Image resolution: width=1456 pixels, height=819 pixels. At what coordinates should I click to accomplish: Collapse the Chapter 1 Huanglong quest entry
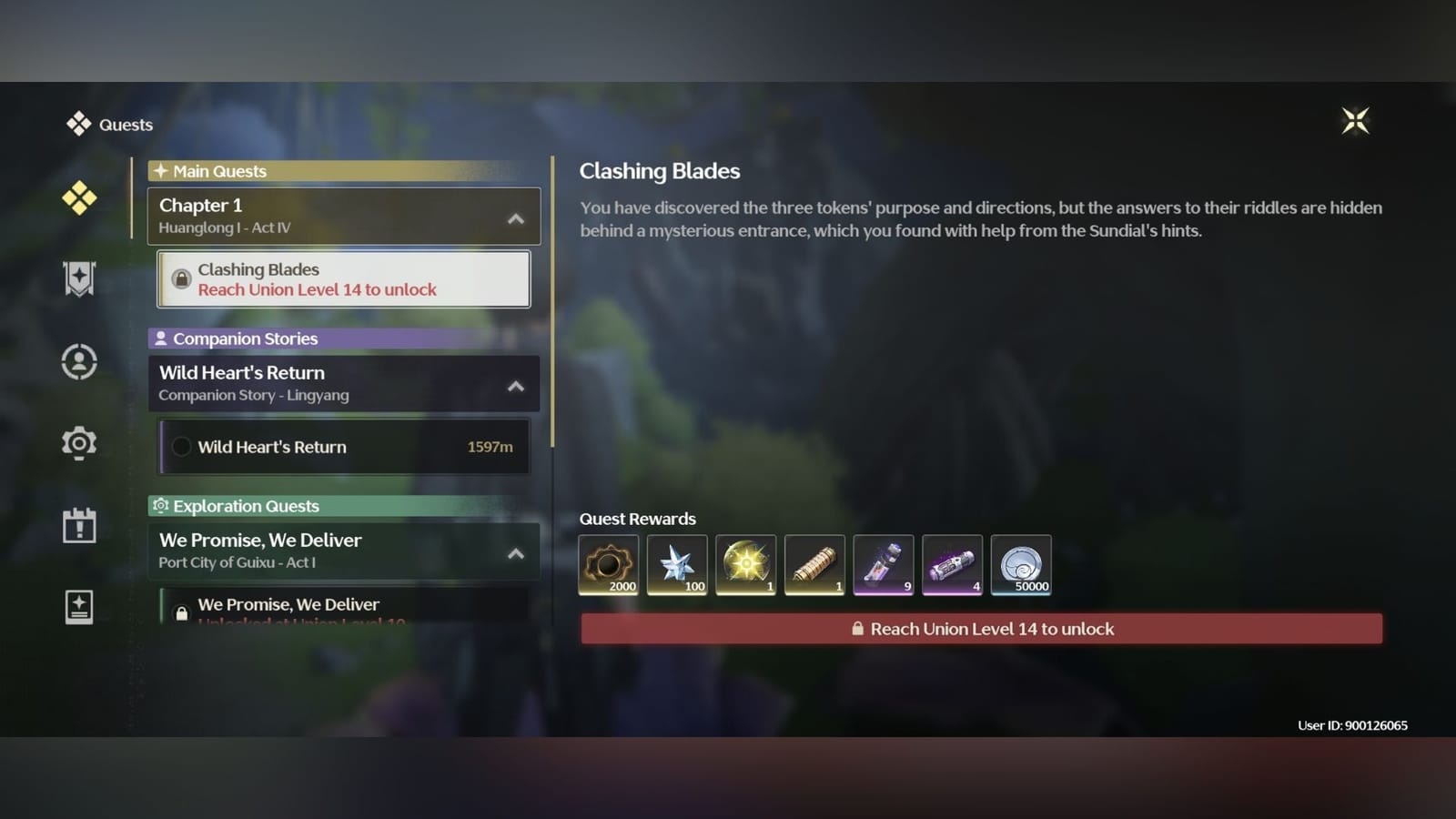point(516,218)
